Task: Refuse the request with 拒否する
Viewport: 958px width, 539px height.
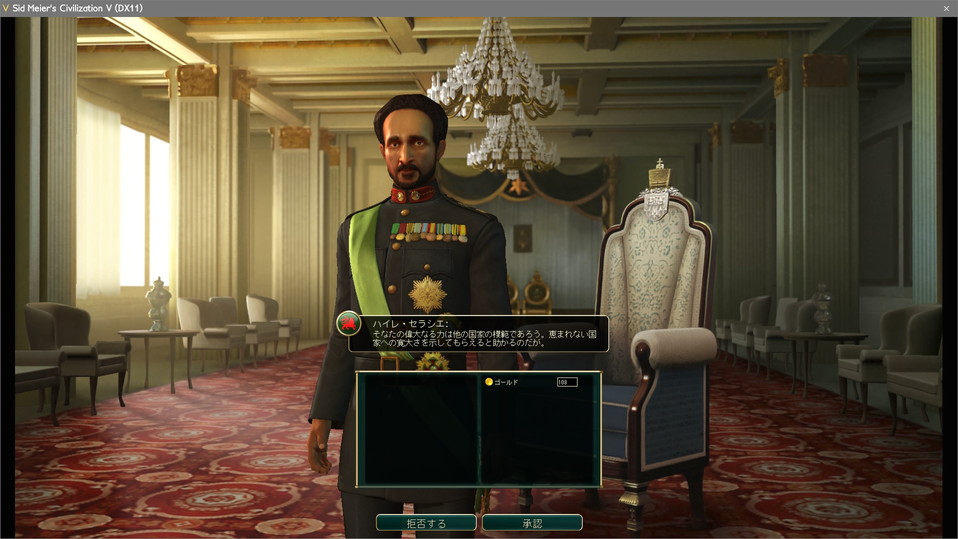Action: click(x=426, y=523)
